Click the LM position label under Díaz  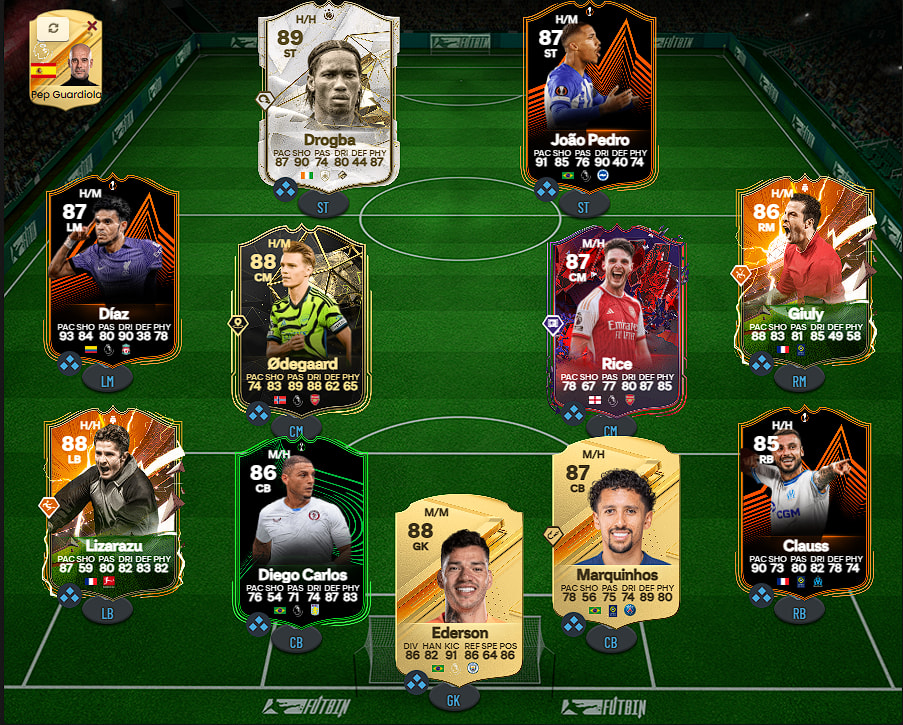coord(106,379)
